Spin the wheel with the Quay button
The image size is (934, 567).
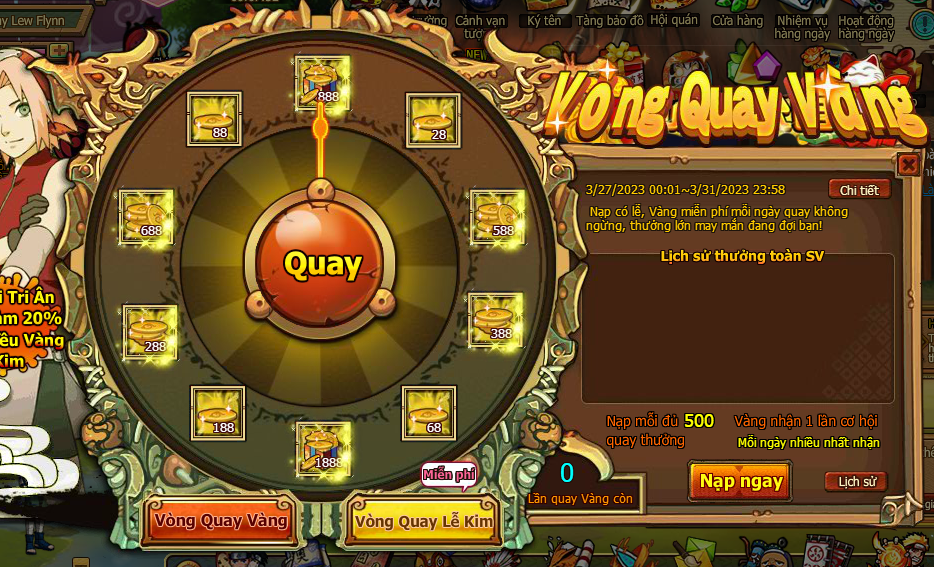tap(322, 264)
